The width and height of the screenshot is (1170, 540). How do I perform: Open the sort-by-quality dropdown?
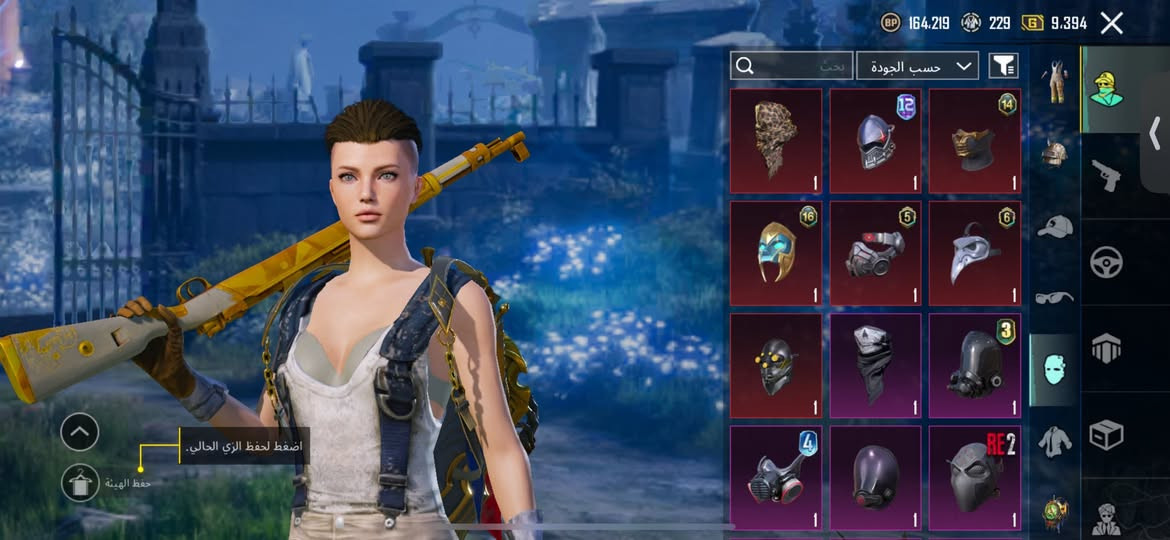coord(917,66)
